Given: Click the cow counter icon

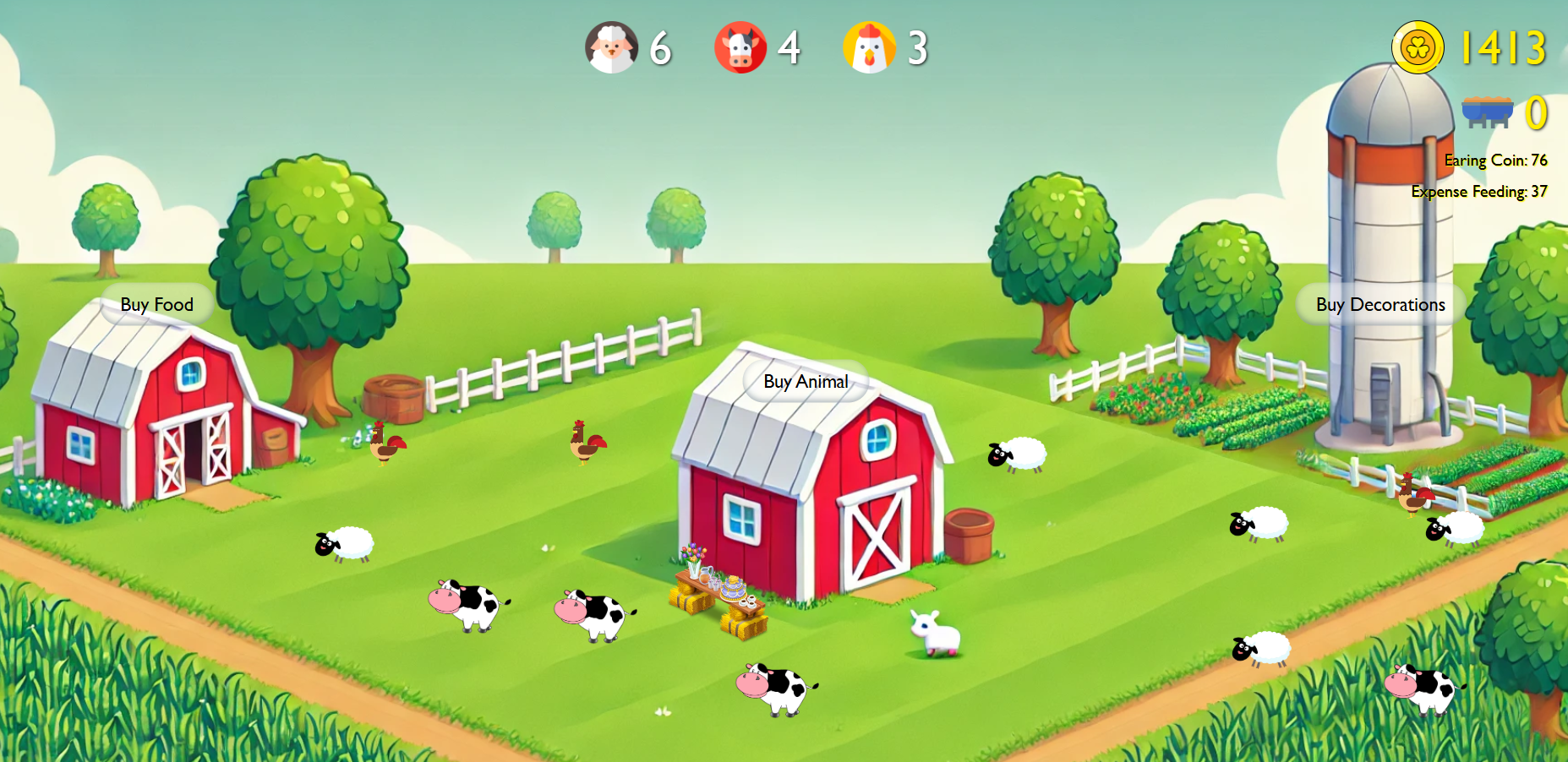Looking at the screenshot, I should click(740, 48).
